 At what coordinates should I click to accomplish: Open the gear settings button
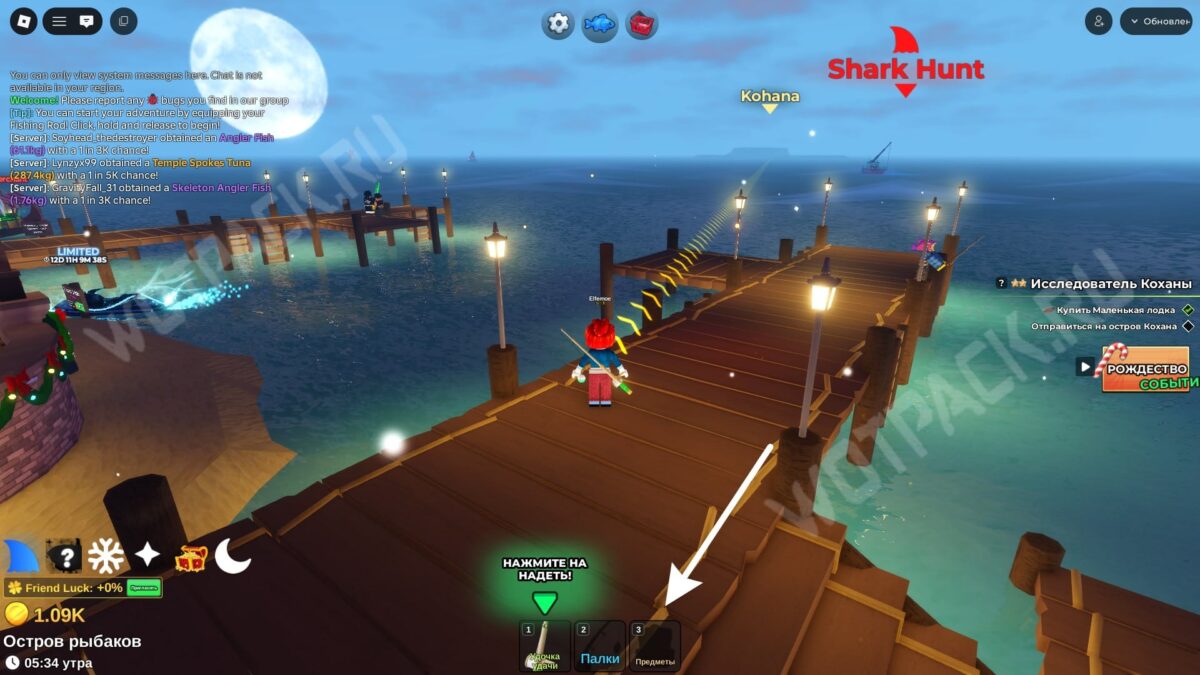pyautogui.click(x=558, y=23)
